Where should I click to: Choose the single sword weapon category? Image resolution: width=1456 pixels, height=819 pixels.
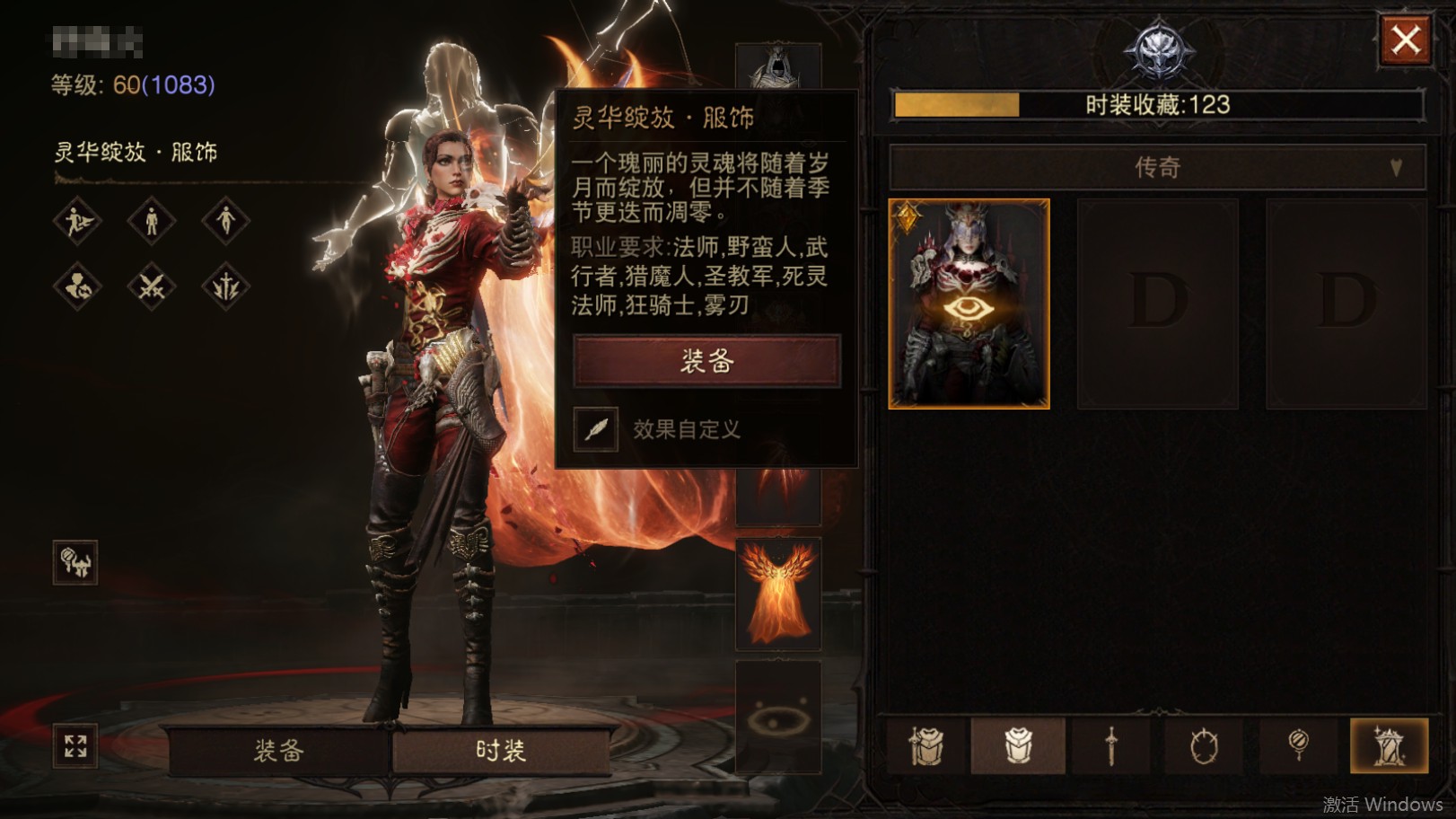(x=1111, y=745)
